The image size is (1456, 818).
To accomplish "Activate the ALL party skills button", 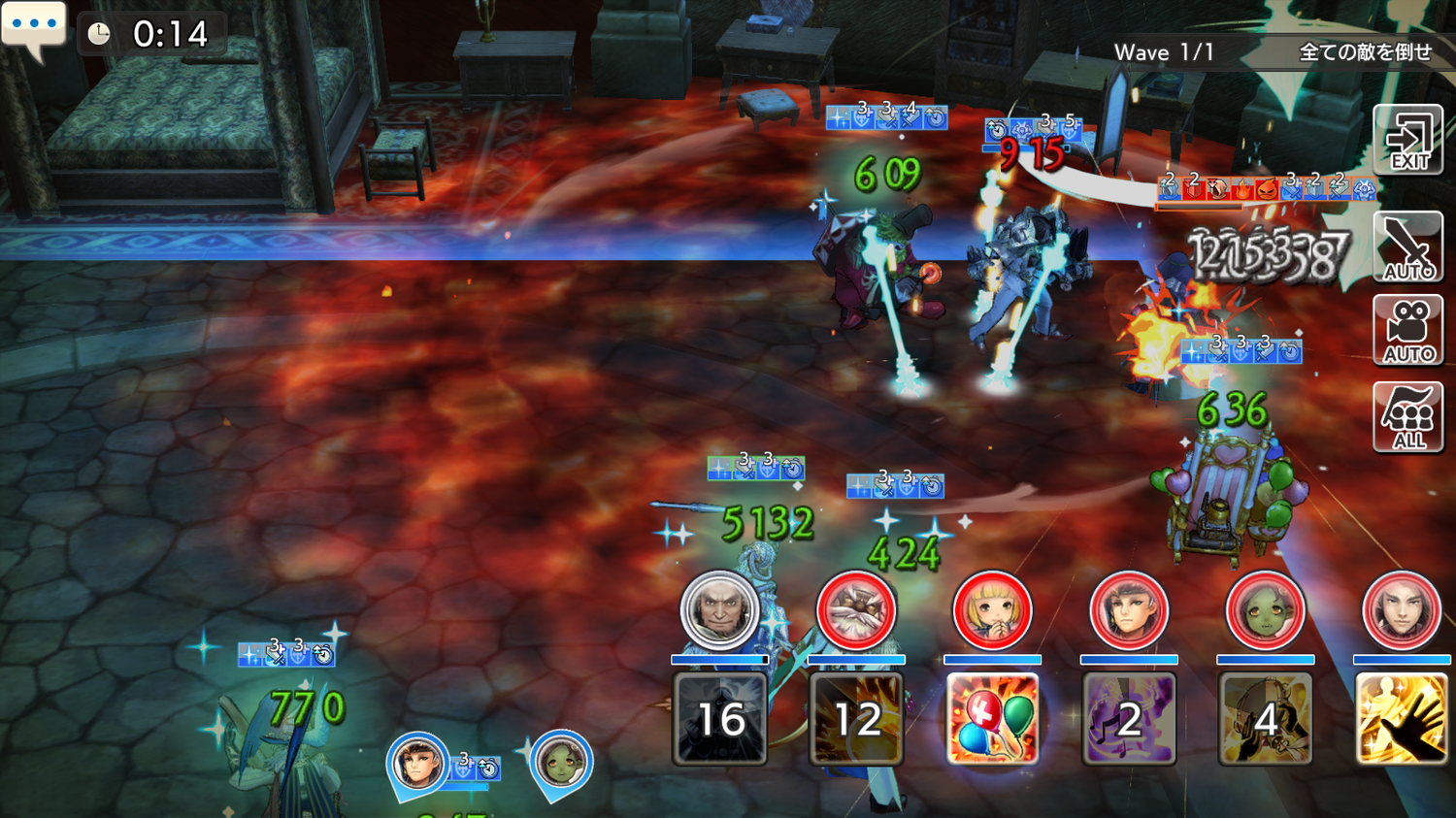I will [1408, 417].
